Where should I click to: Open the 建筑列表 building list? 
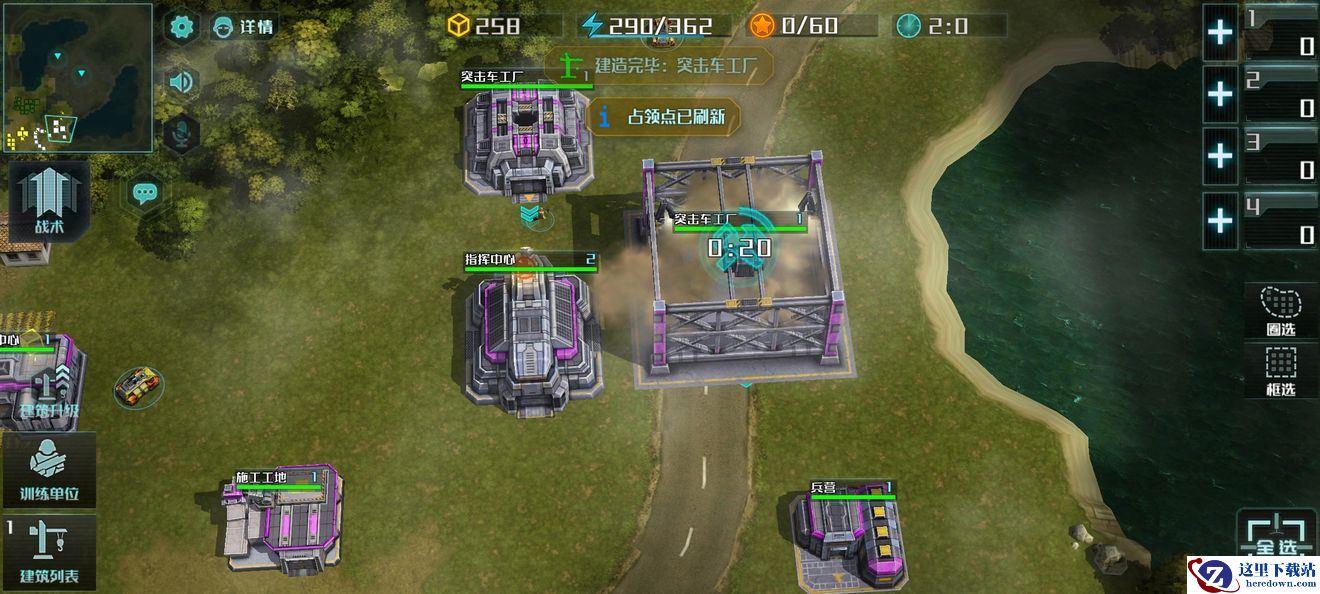49,552
